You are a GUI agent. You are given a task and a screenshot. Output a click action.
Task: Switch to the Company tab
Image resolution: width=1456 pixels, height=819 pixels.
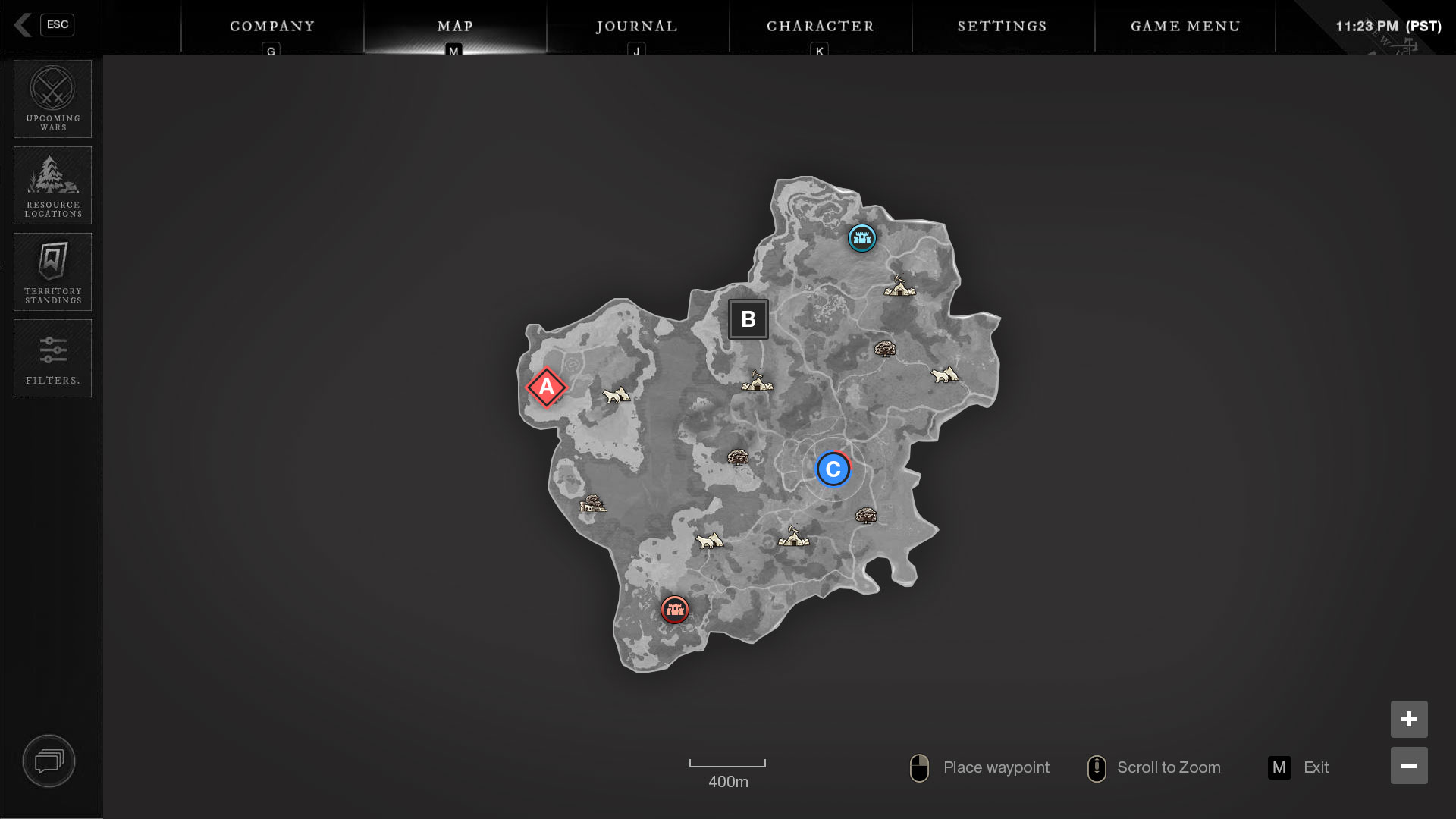click(272, 27)
